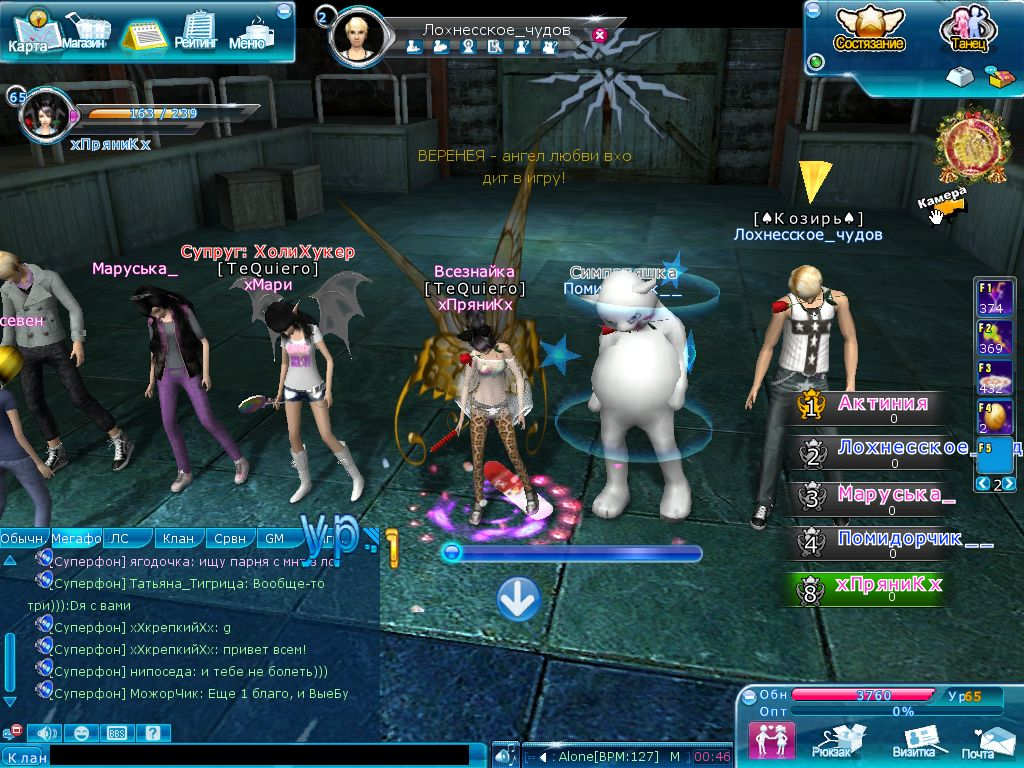
Task: Check the Почта mailbox
Action: pos(978,741)
